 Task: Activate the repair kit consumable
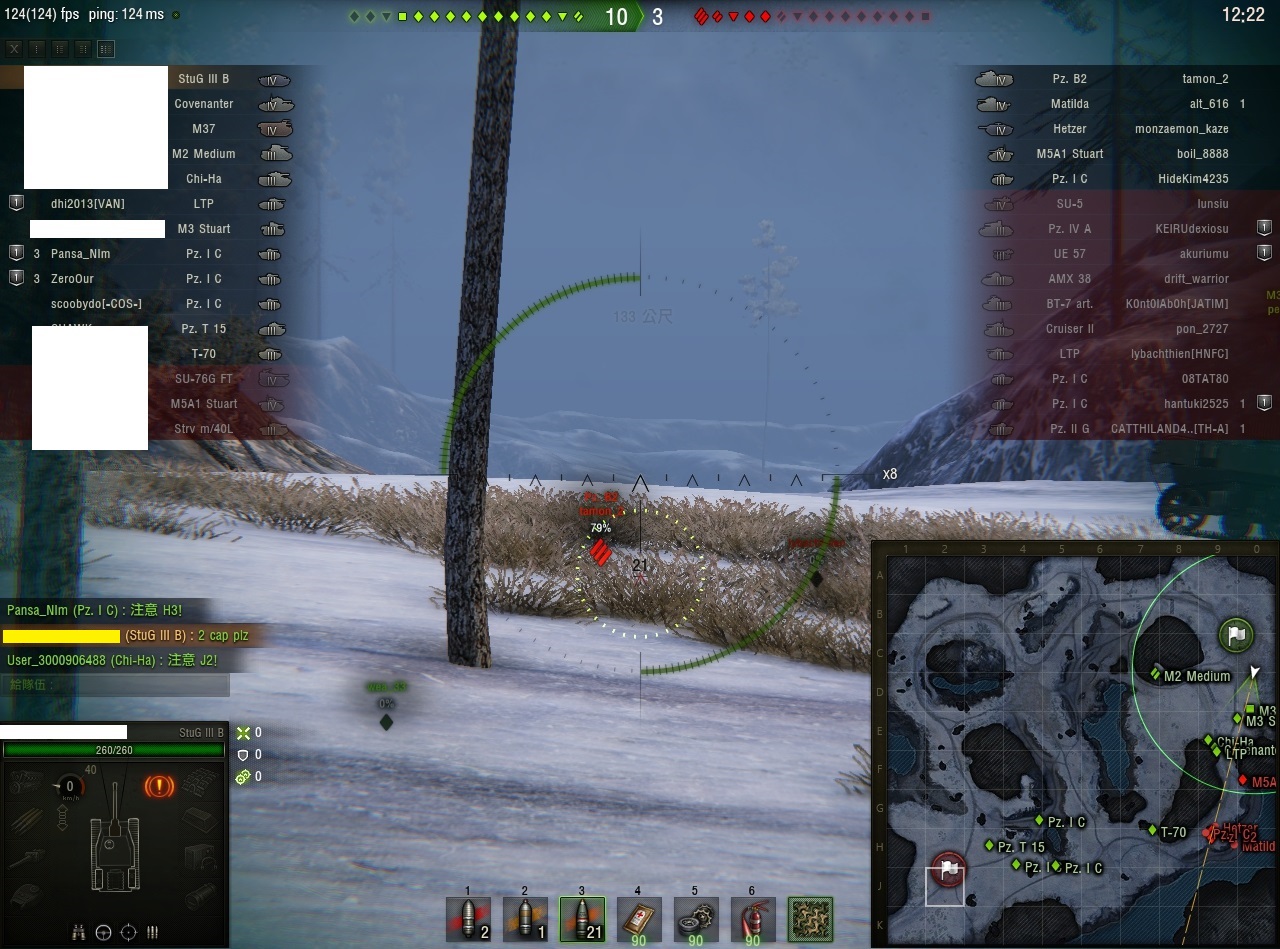[695, 919]
